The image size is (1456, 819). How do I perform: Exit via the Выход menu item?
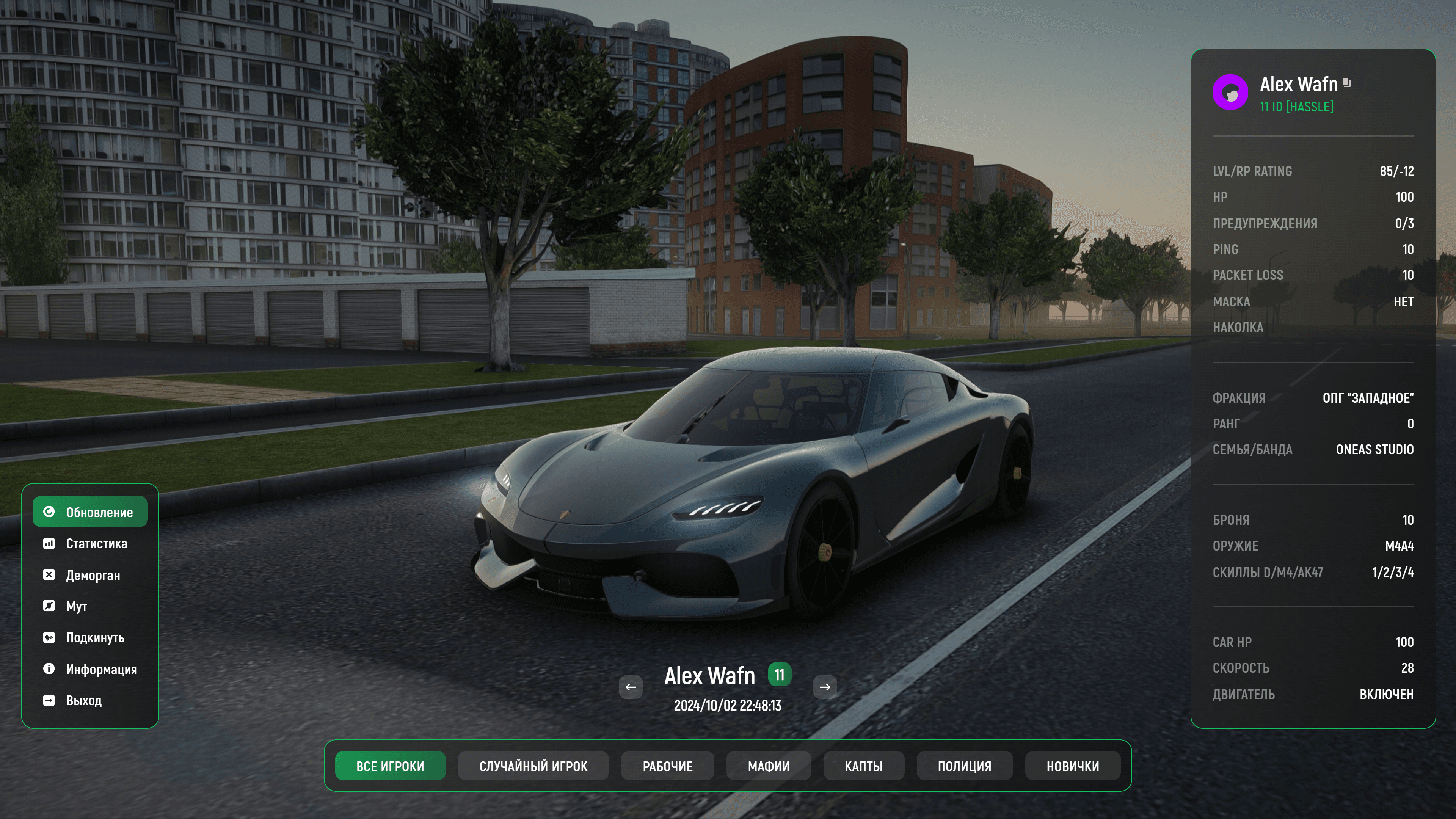[x=90, y=700]
